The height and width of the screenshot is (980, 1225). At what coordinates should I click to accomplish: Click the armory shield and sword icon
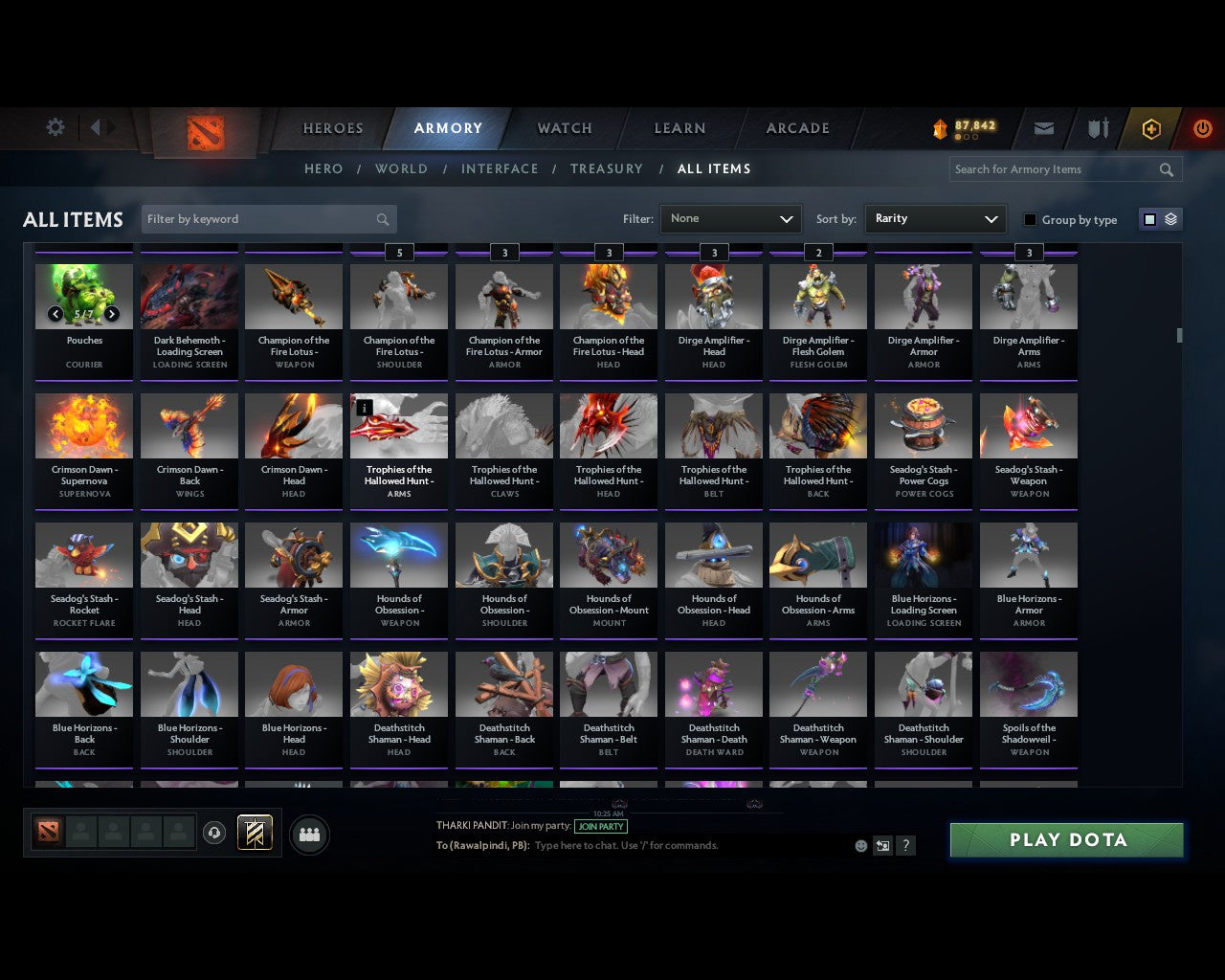[1097, 128]
